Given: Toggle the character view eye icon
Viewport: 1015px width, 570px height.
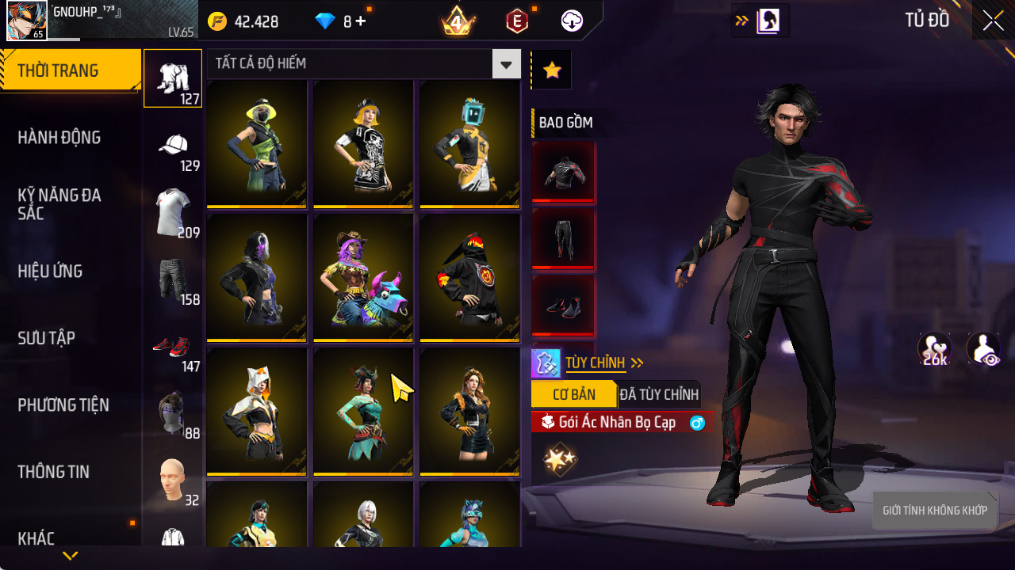Looking at the screenshot, I should point(983,349).
